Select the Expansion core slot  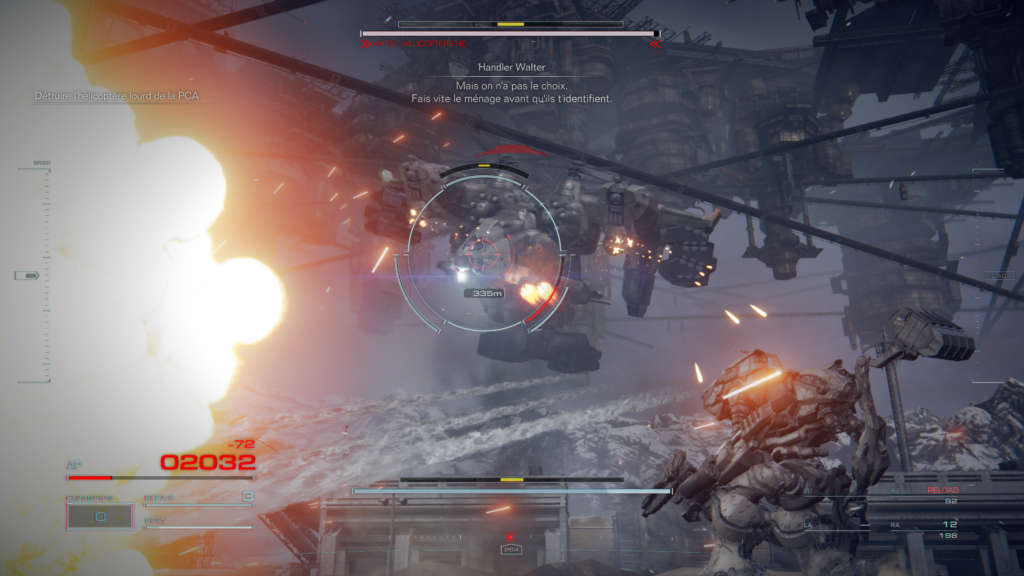click(x=99, y=516)
